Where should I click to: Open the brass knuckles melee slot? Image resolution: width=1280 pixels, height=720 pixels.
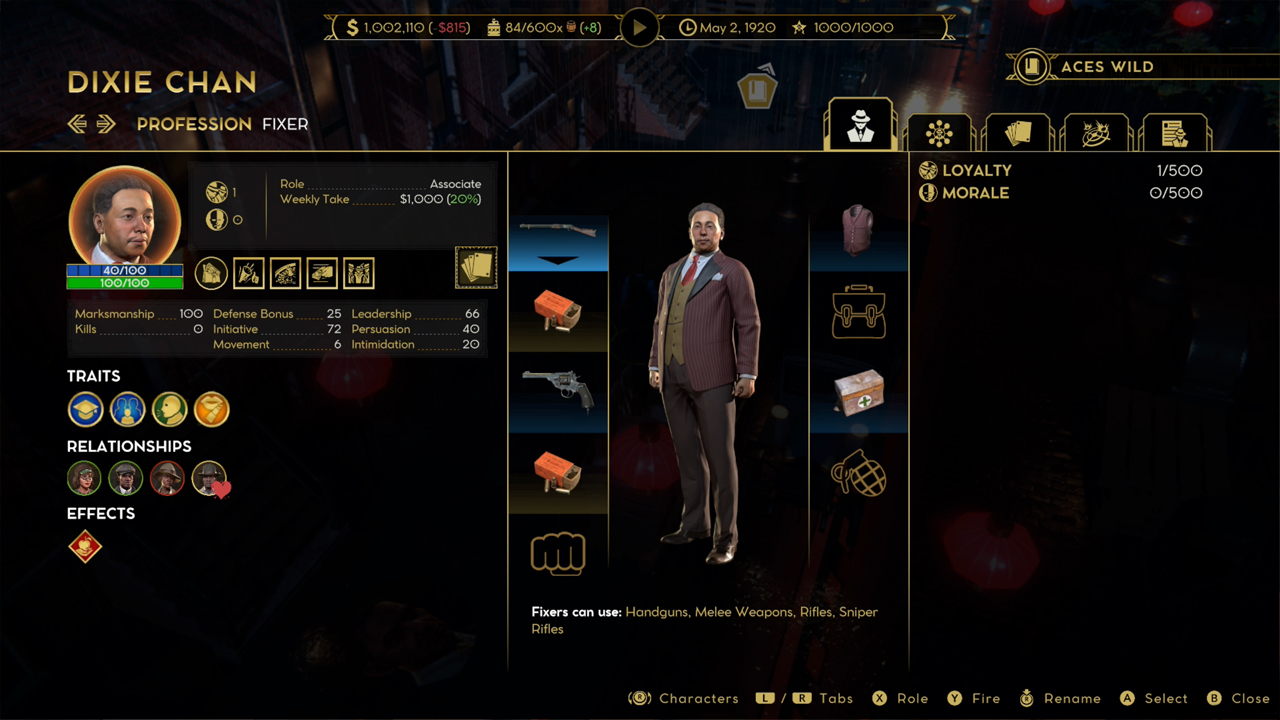558,553
